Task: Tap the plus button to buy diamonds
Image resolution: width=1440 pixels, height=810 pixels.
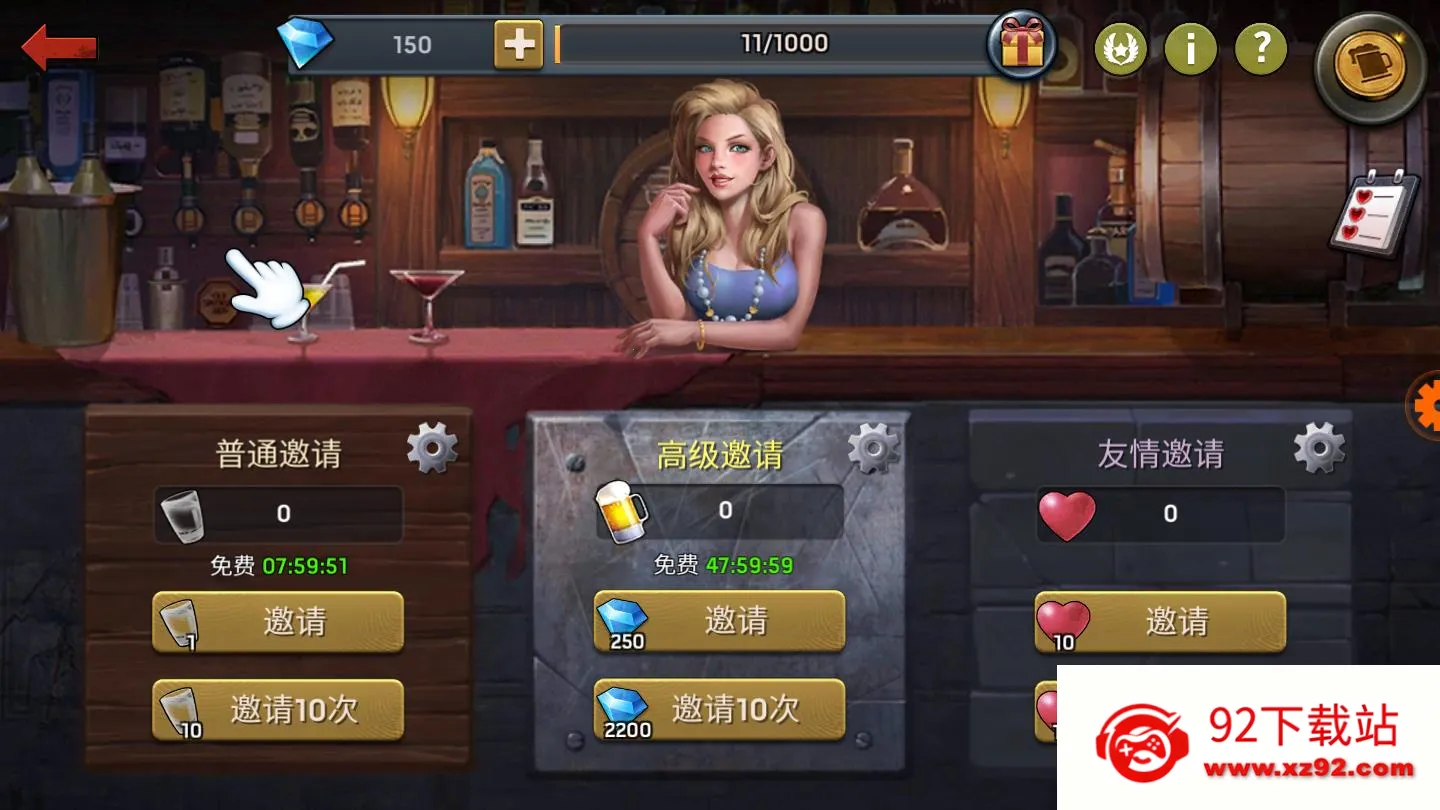Action: click(519, 44)
